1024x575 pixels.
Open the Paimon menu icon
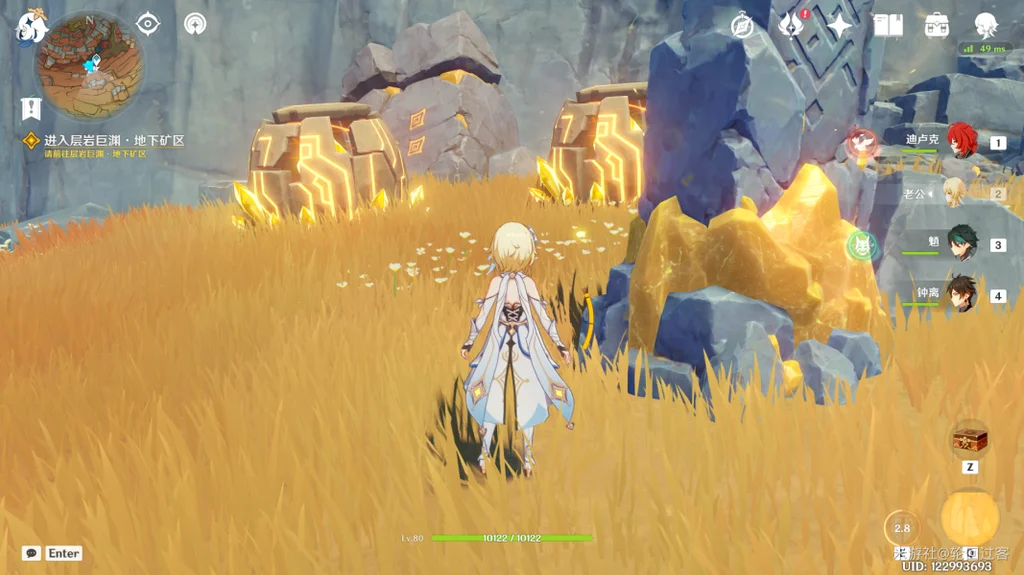(31, 27)
